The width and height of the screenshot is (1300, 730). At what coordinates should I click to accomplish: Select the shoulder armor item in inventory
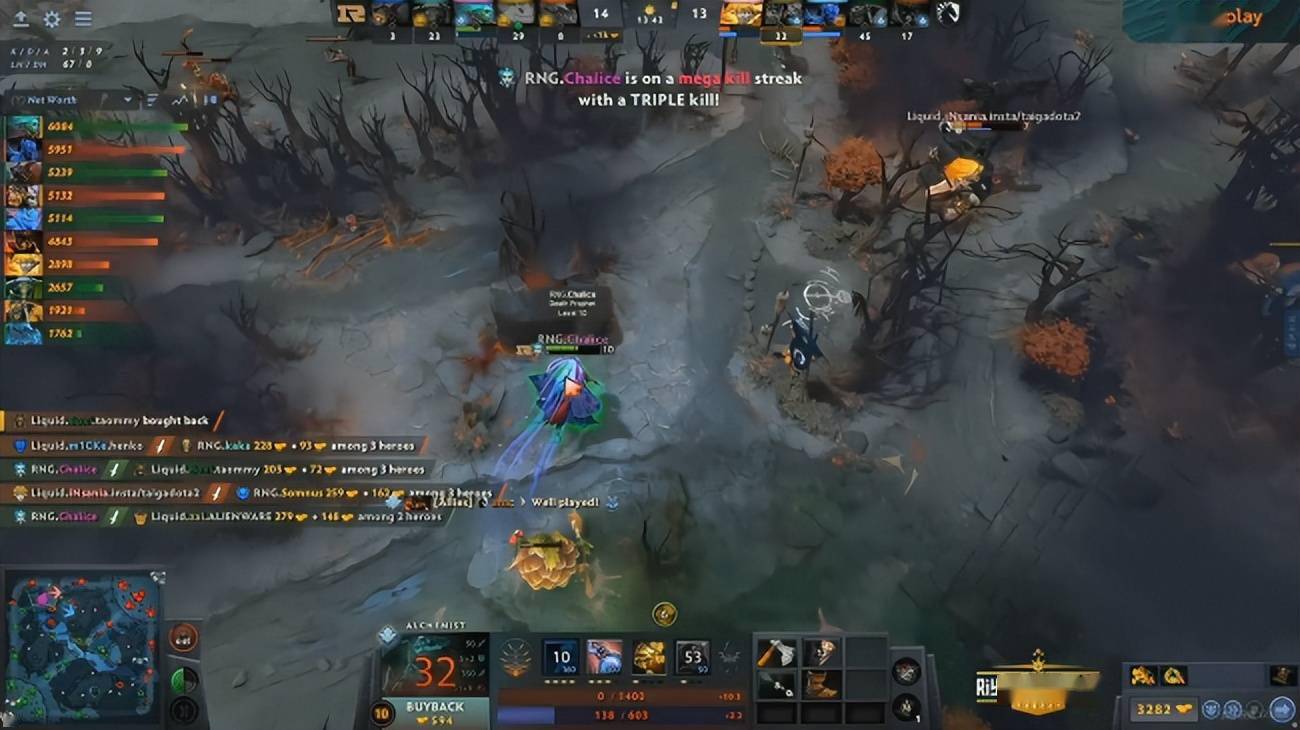pos(822,650)
